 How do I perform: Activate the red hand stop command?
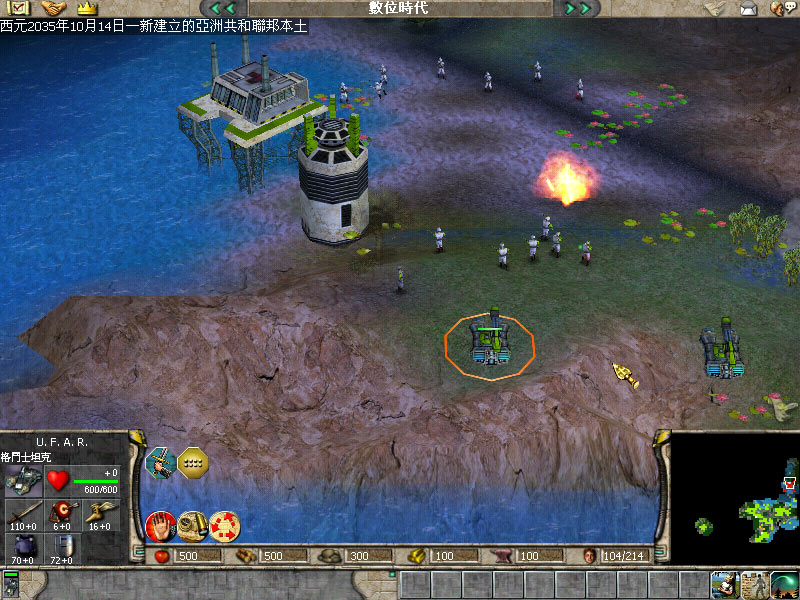point(159,525)
